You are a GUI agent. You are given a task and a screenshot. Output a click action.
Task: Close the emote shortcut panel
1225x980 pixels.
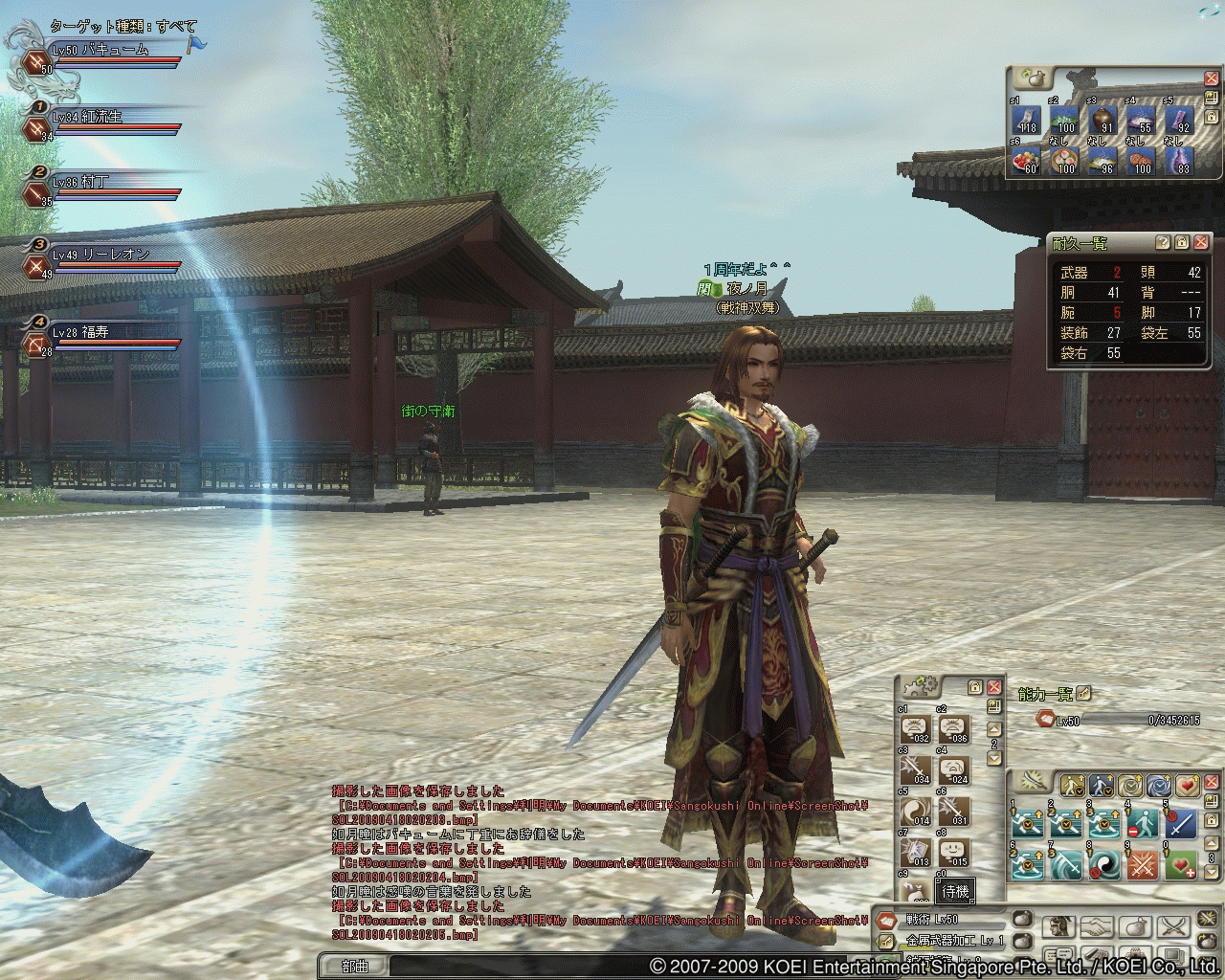(994, 687)
